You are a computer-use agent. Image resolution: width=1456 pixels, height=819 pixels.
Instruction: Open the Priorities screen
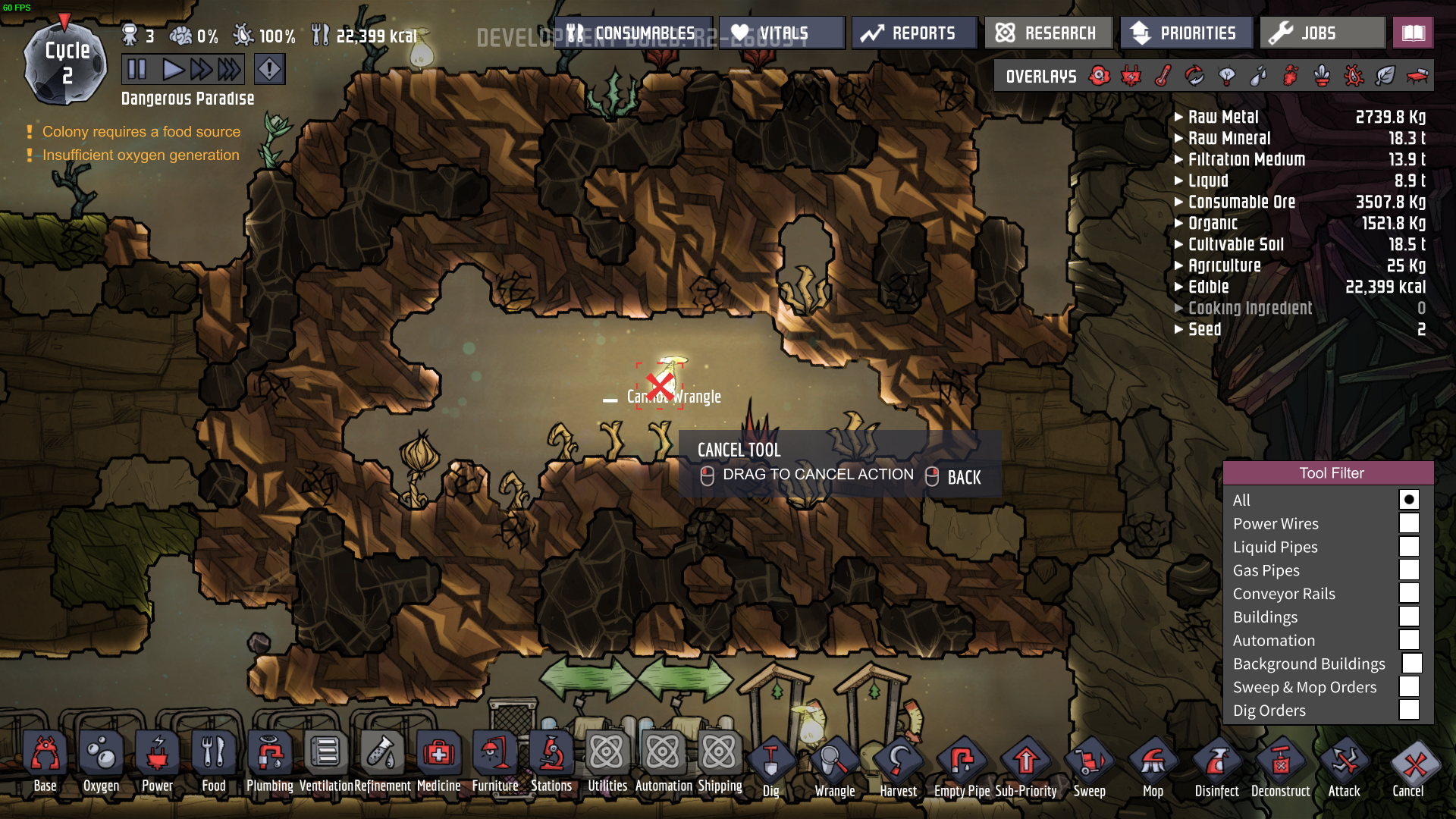point(1185,33)
